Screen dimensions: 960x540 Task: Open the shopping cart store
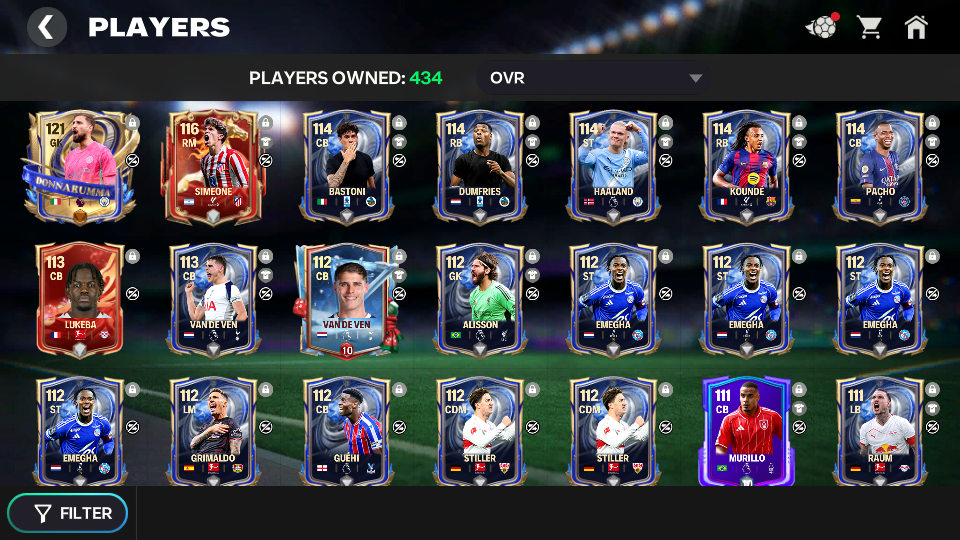pos(869,27)
